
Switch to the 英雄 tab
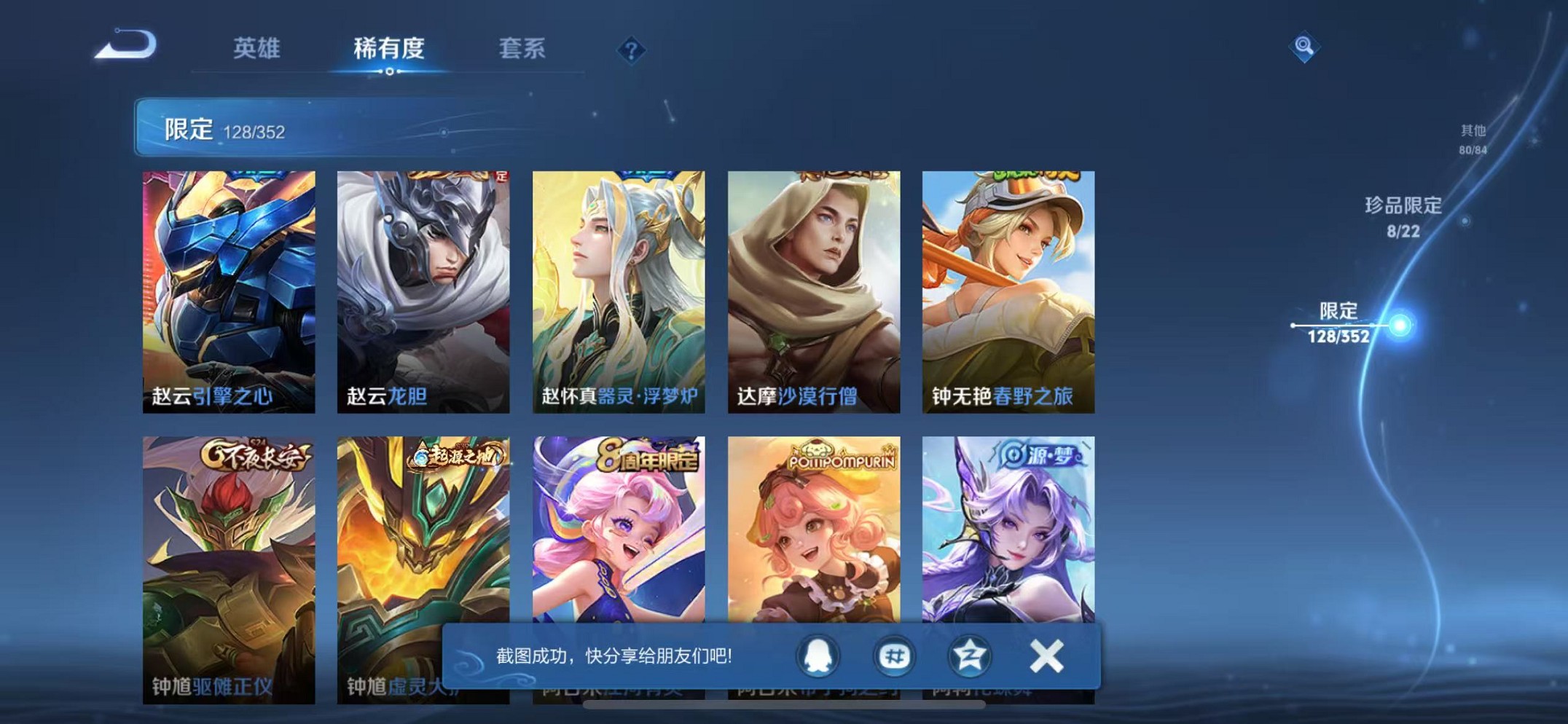[x=256, y=50]
